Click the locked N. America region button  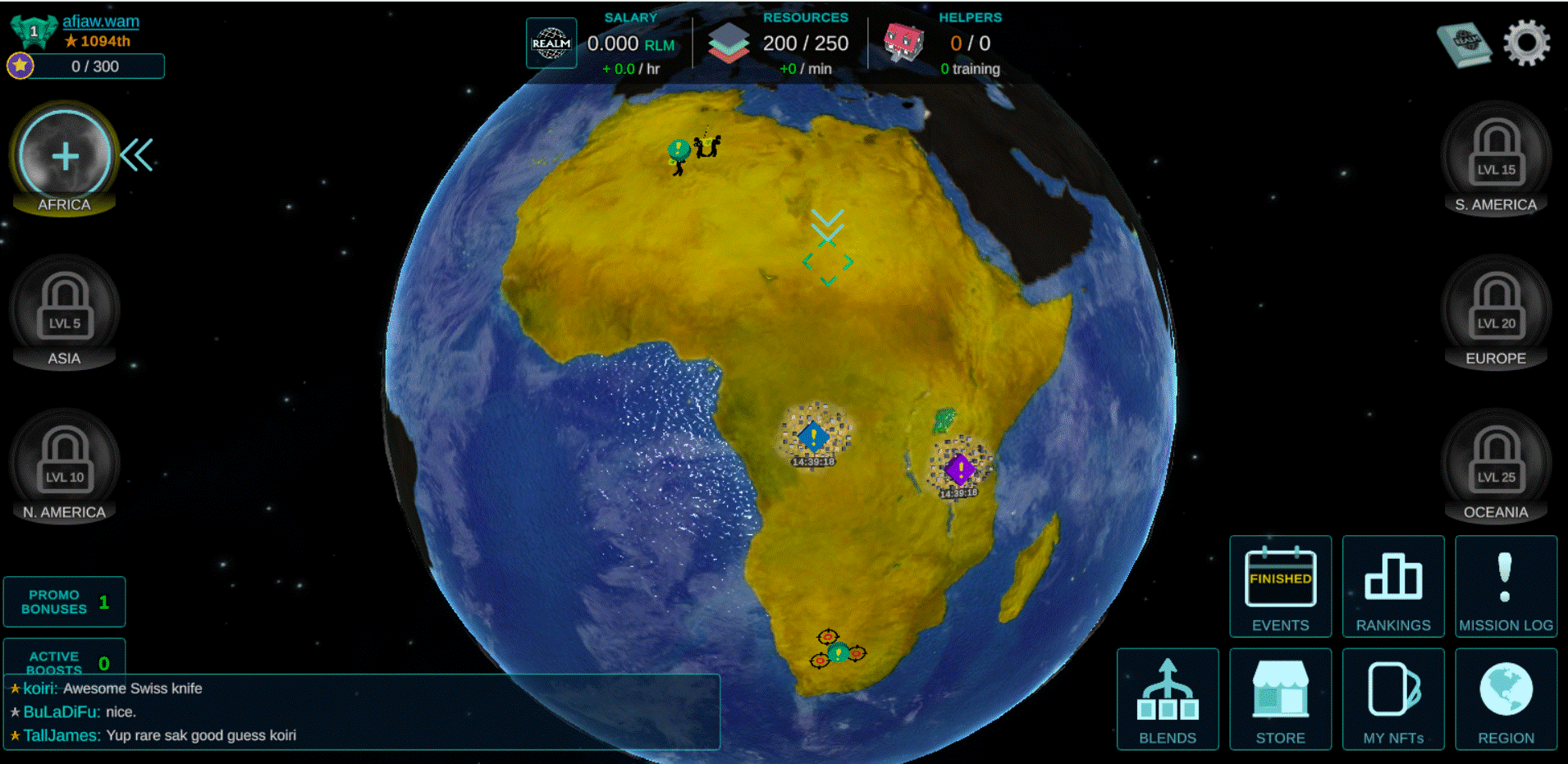pyautogui.click(x=65, y=464)
